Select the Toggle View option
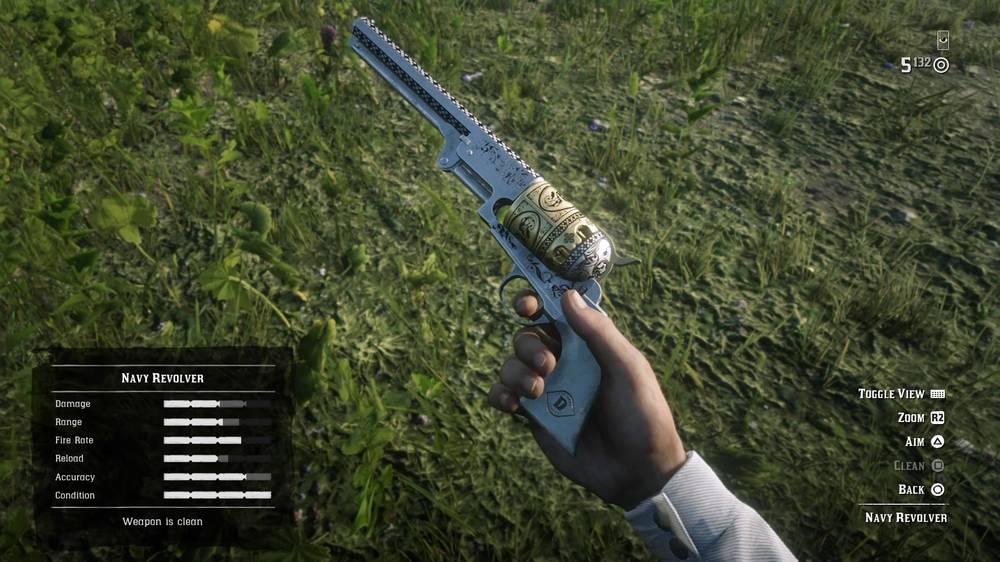Image resolution: width=1000 pixels, height=562 pixels. [x=891, y=394]
